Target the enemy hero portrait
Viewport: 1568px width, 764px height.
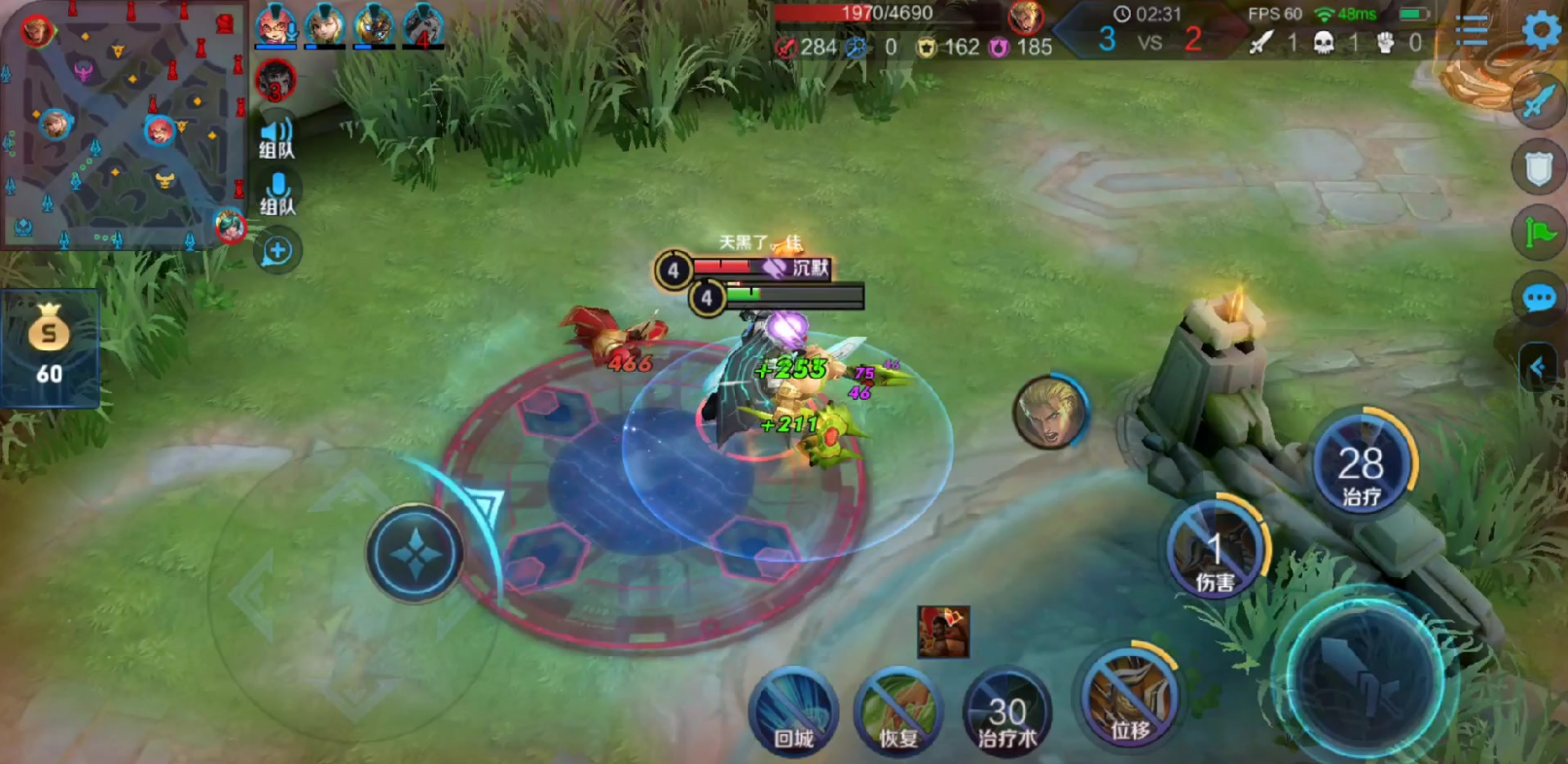click(1049, 411)
